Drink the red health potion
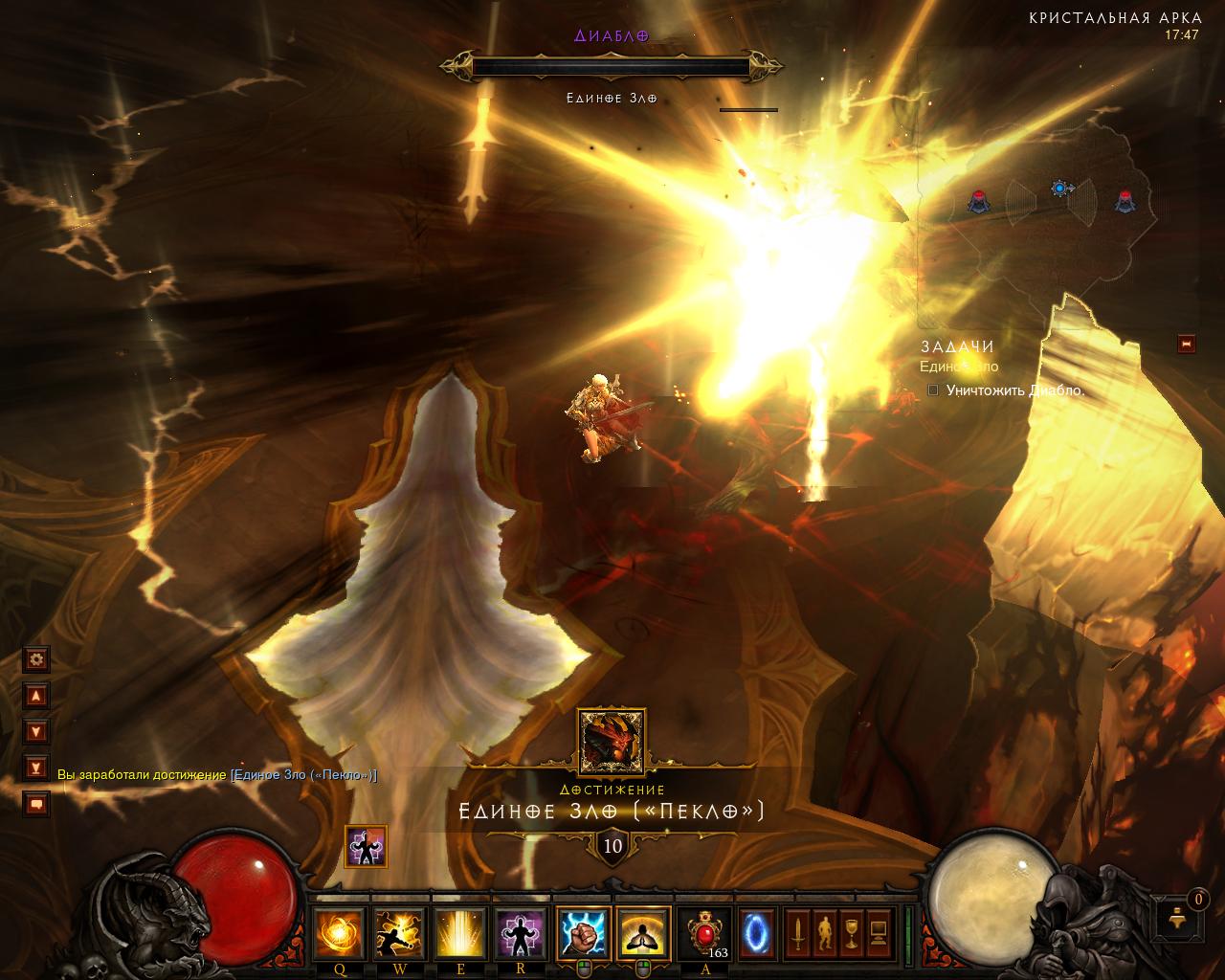 click(x=705, y=933)
